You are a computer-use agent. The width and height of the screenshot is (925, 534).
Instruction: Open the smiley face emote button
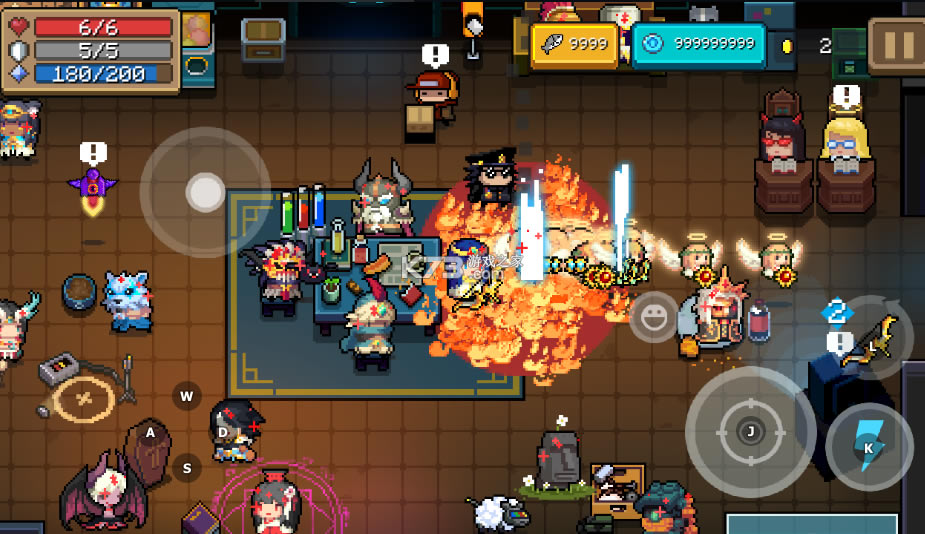[654, 318]
